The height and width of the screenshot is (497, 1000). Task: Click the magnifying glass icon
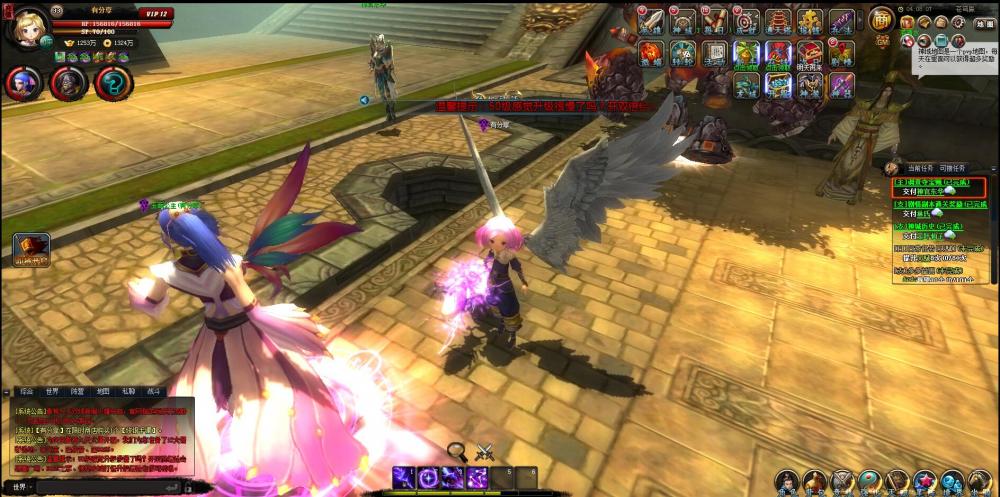click(x=457, y=451)
